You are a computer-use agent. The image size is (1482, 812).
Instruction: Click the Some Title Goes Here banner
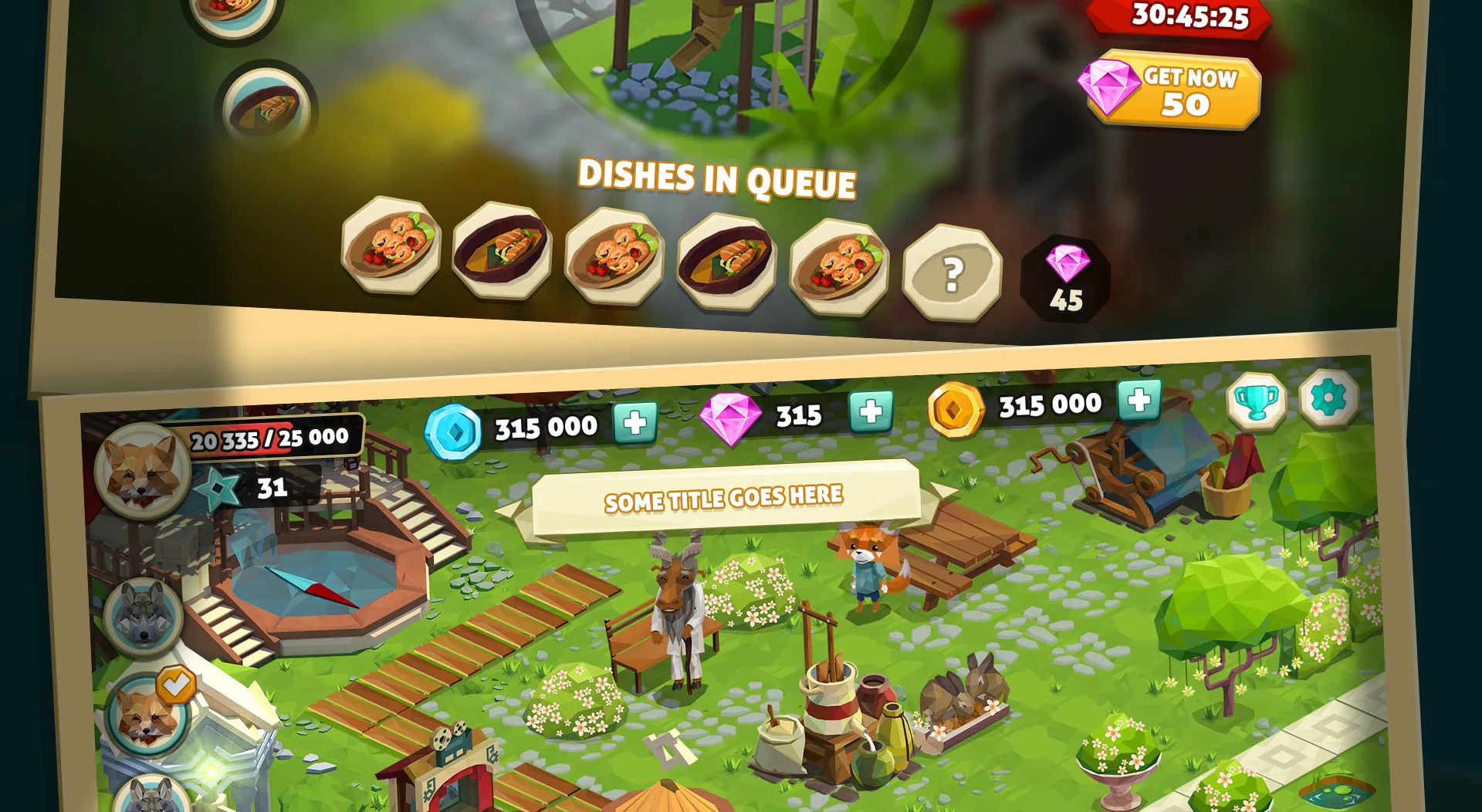(724, 499)
